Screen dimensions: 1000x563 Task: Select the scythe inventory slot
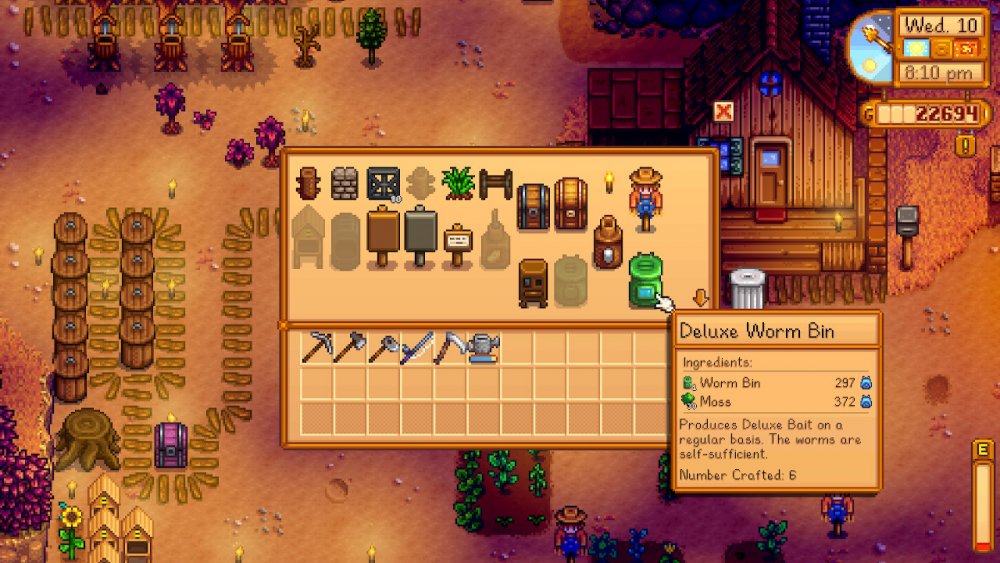click(x=449, y=348)
